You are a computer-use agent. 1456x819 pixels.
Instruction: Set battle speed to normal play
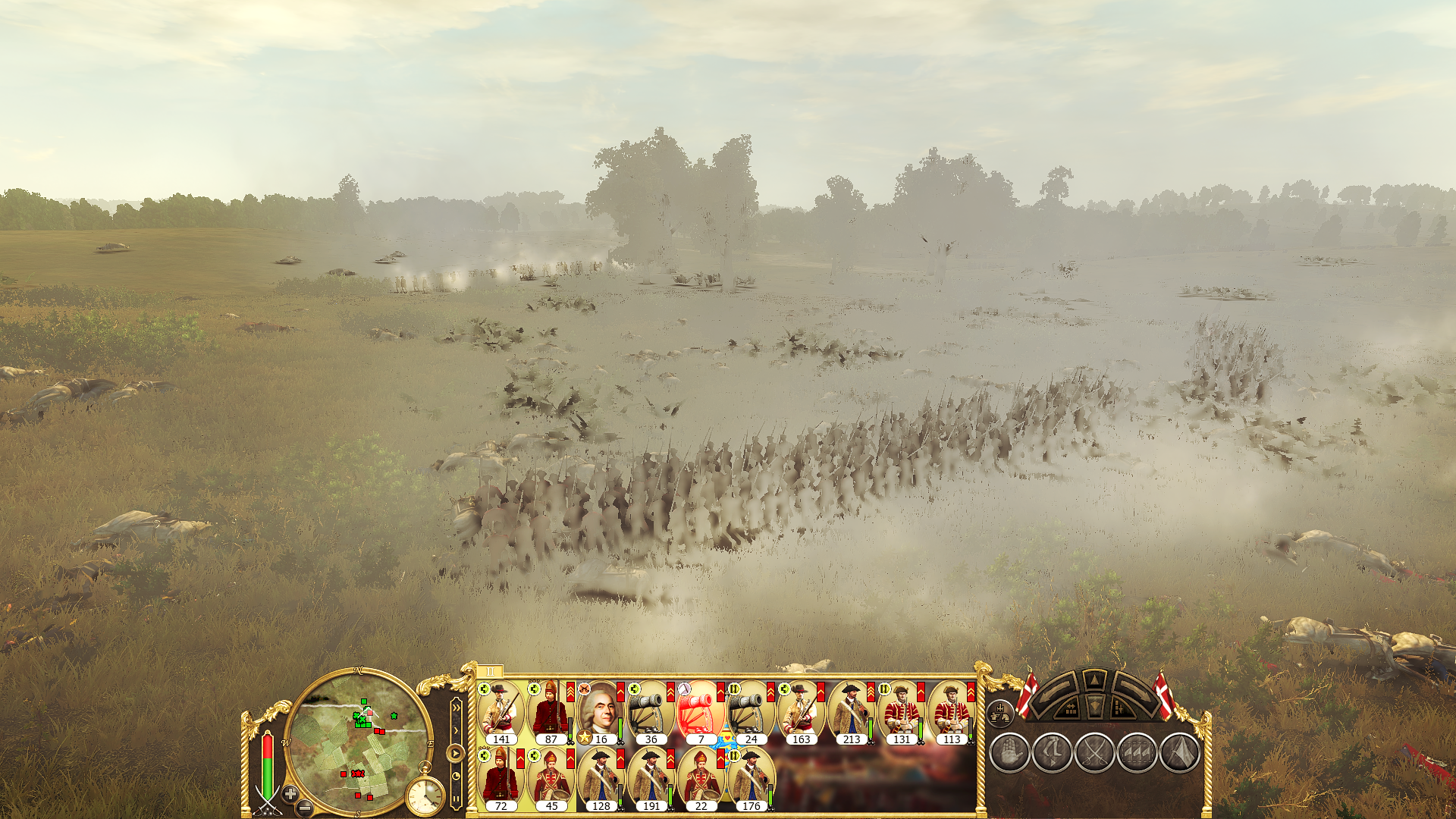[455, 753]
